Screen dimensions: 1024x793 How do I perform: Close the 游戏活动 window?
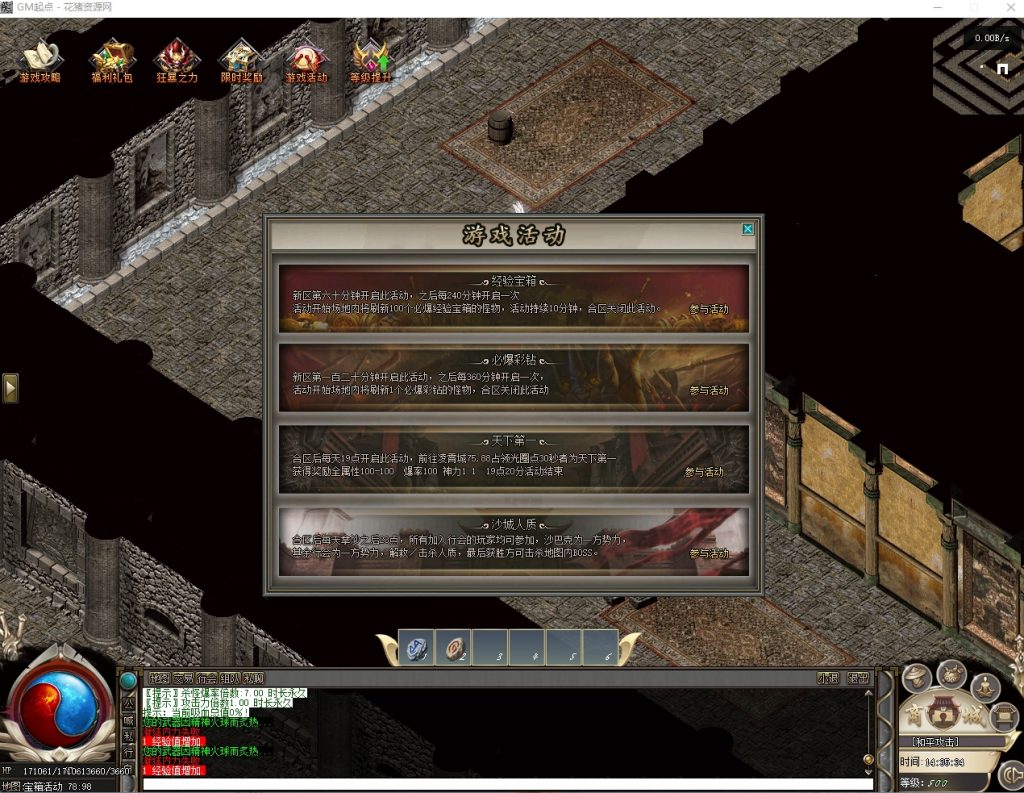[748, 229]
